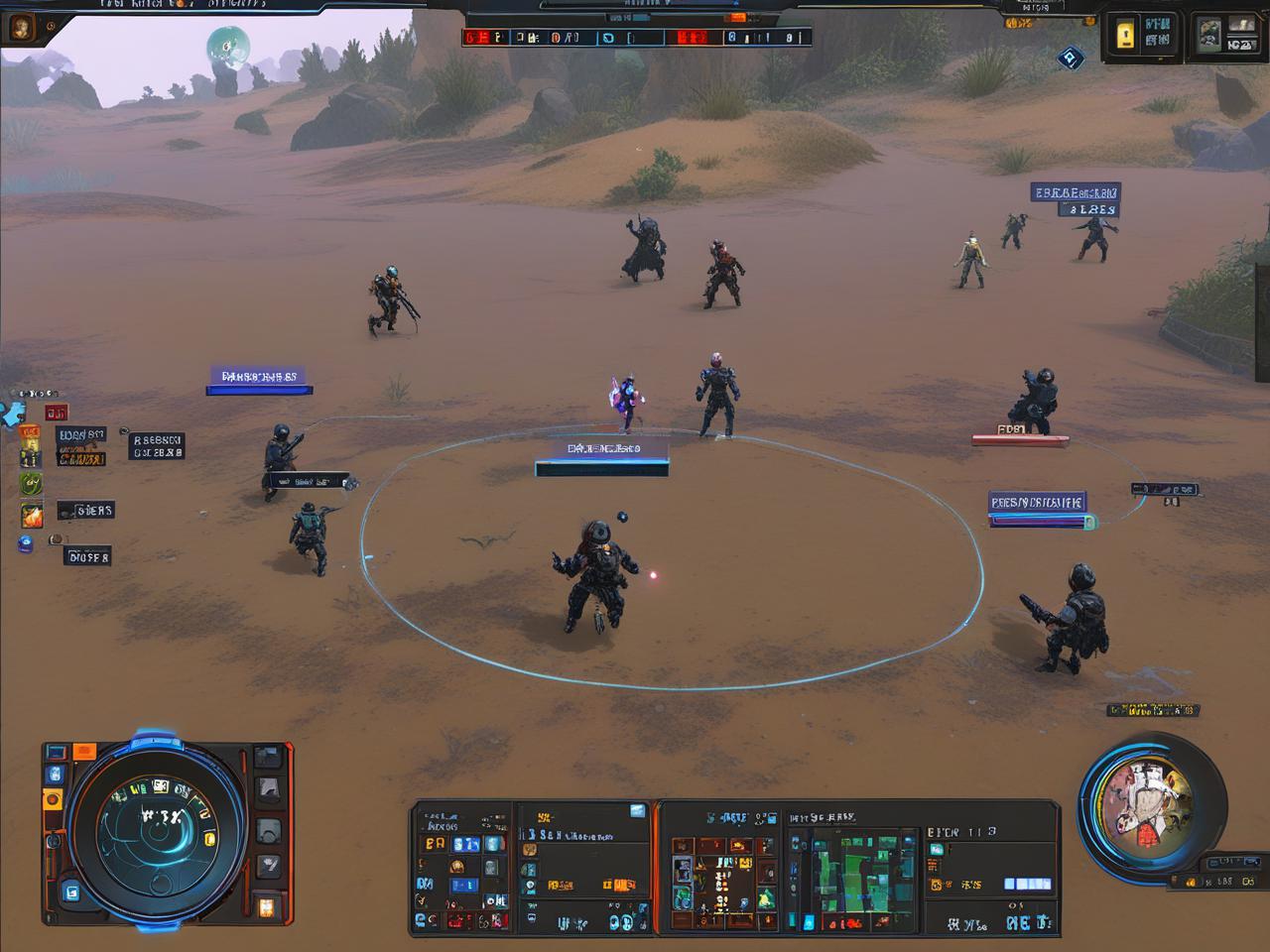This screenshot has height=952, width=1270.
Task: Click the blue square icon at minimap's lower left
Action: click(70, 892)
